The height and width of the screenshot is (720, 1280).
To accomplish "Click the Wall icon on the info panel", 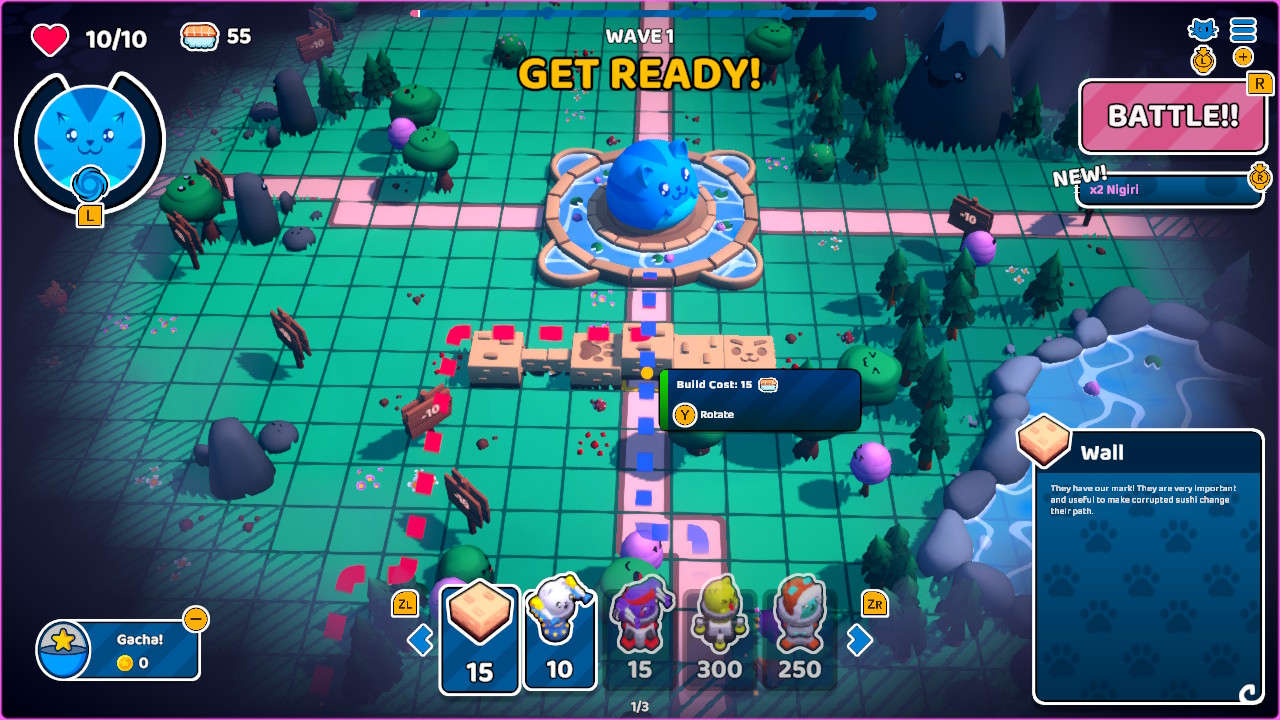I will coord(1043,443).
